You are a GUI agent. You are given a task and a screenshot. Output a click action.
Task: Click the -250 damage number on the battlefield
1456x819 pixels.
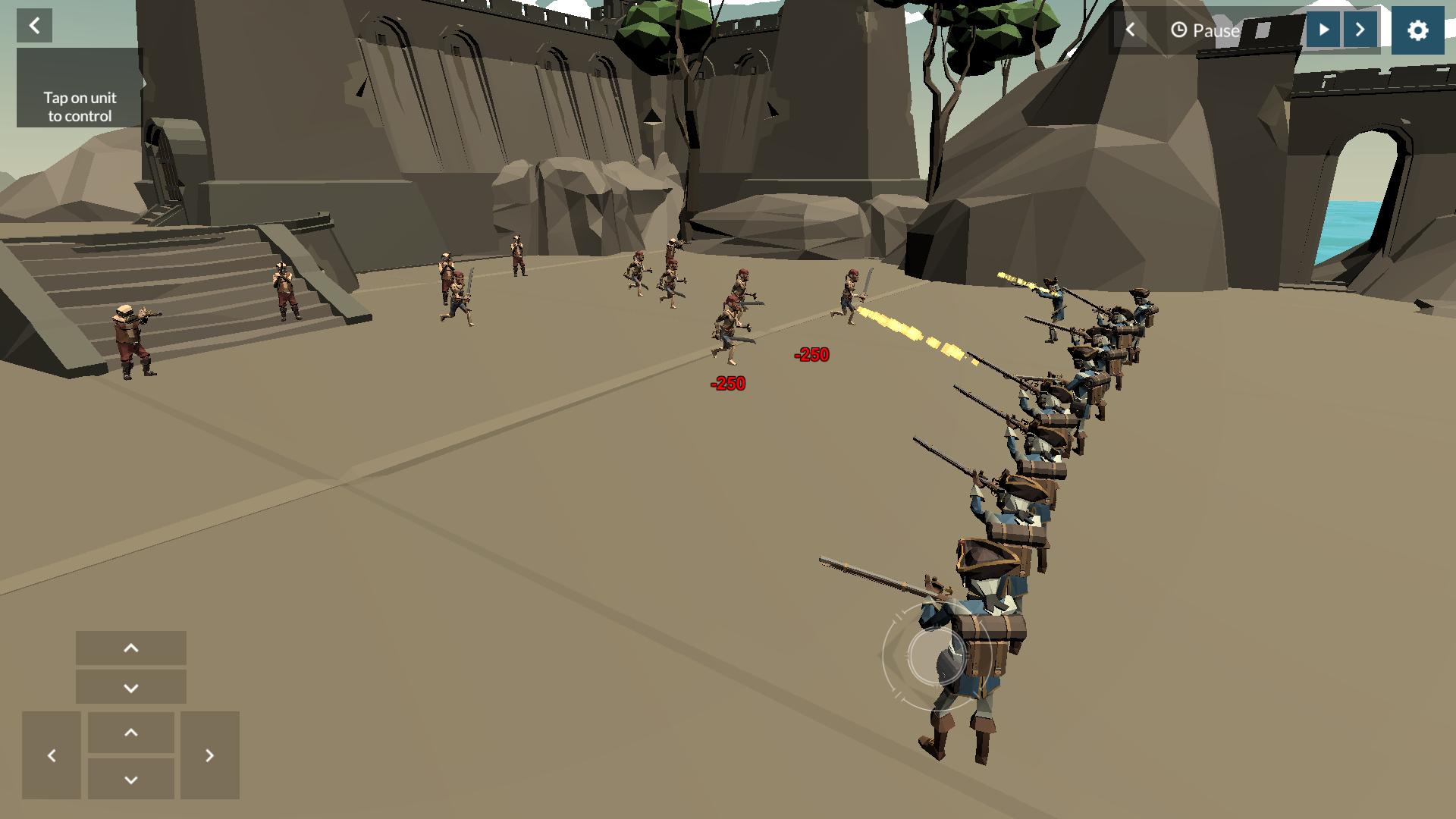[x=811, y=353]
